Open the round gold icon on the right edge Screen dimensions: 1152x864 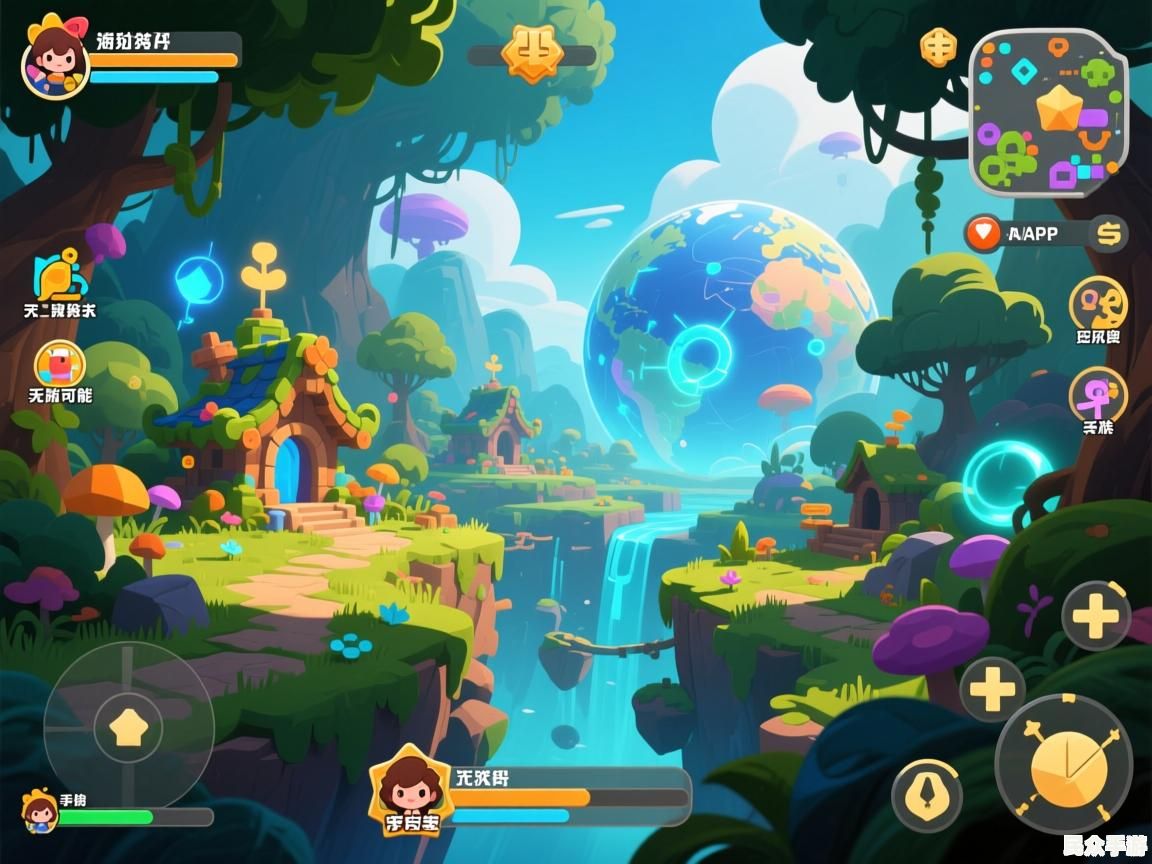coord(1098,303)
